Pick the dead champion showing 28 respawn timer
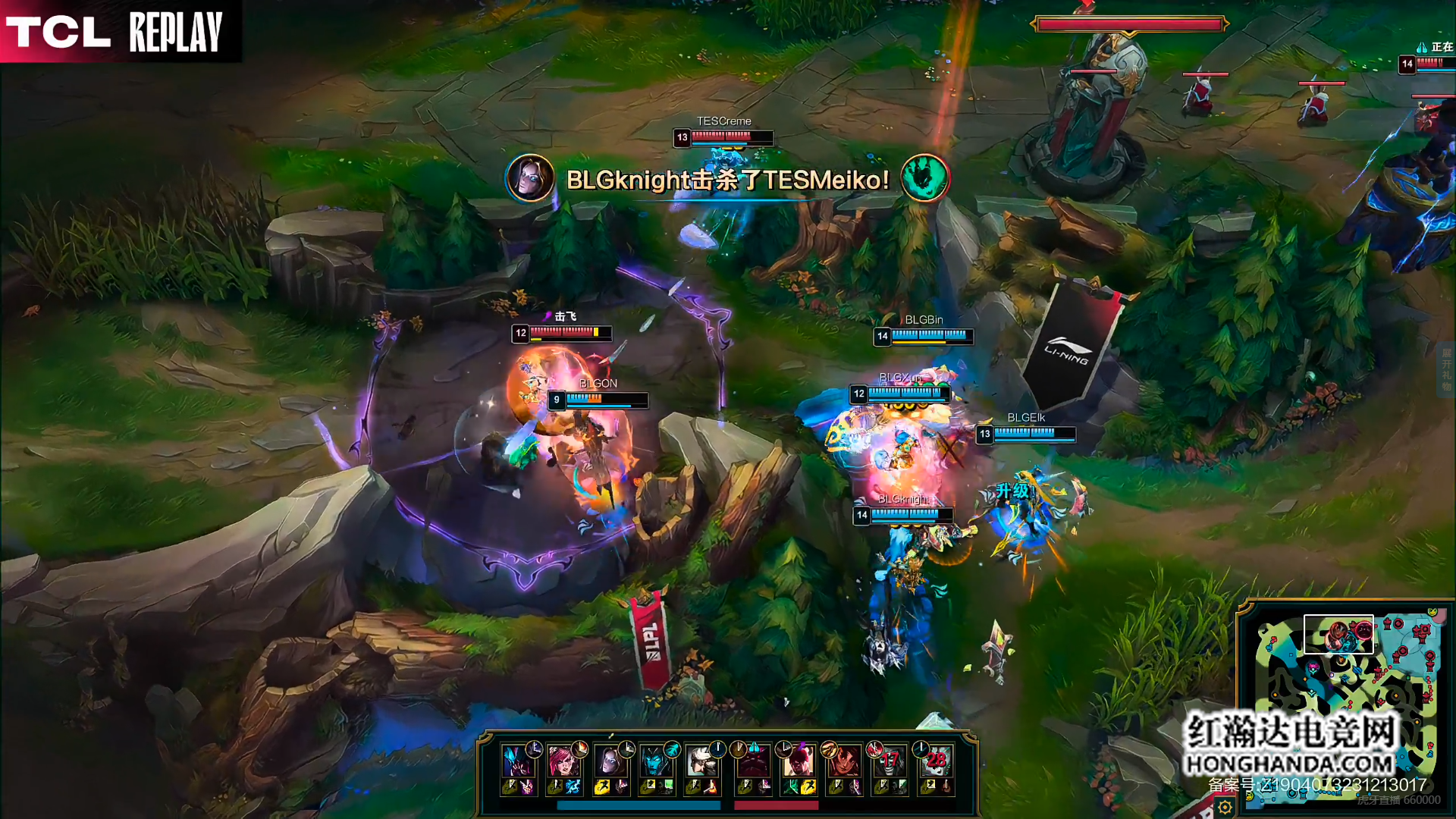The height and width of the screenshot is (819, 1456). pyautogui.click(x=936, y=761)
